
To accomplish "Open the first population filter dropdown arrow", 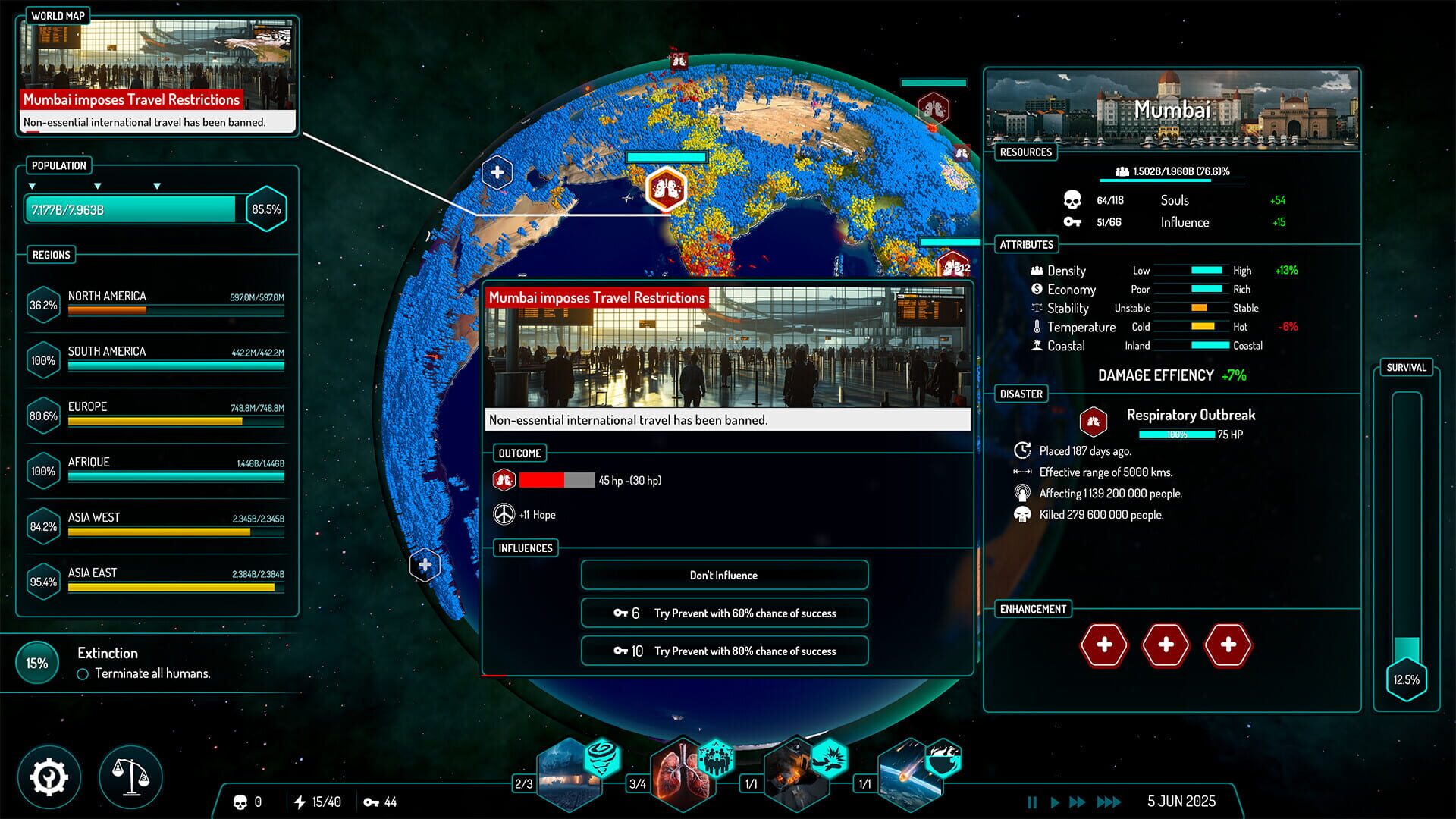I will [33, 184].
